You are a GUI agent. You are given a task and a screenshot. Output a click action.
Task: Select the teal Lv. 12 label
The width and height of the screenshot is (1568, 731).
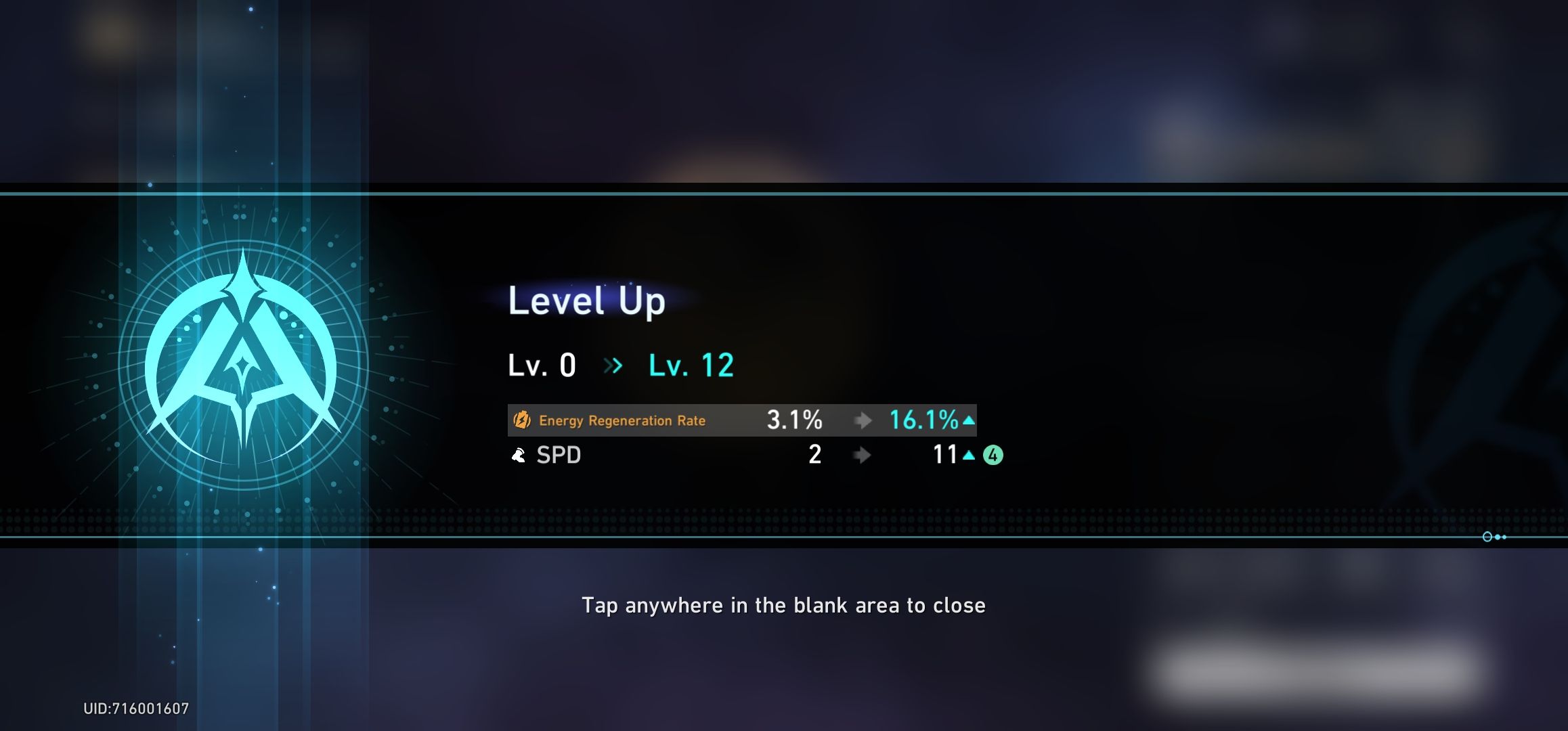(690, 364)
